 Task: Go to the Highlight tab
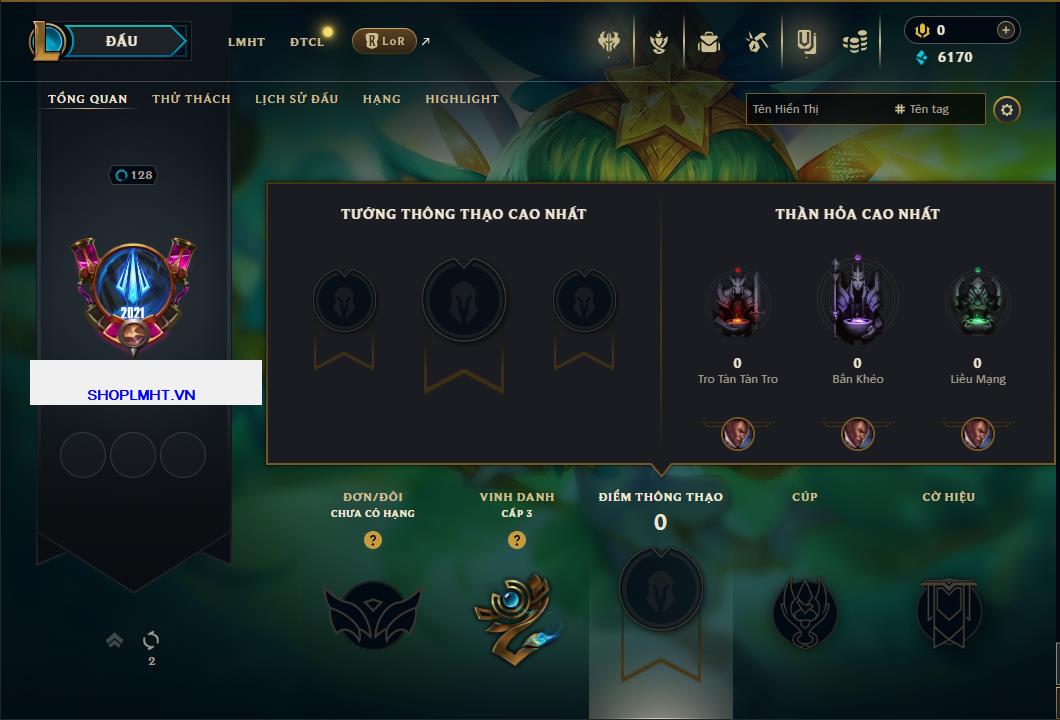click(461, 99)
